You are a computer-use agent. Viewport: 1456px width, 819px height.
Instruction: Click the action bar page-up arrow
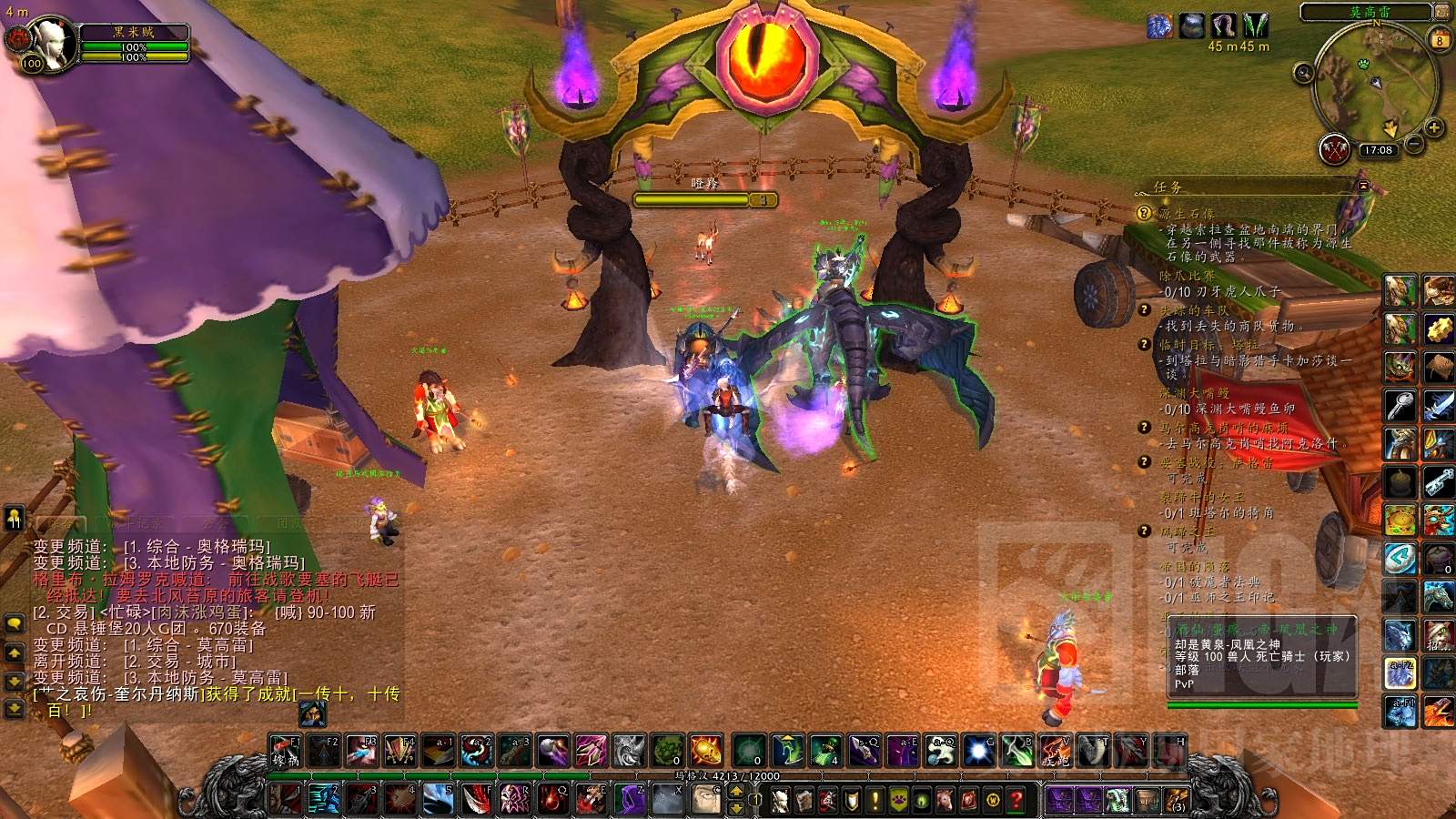[736, 790]
